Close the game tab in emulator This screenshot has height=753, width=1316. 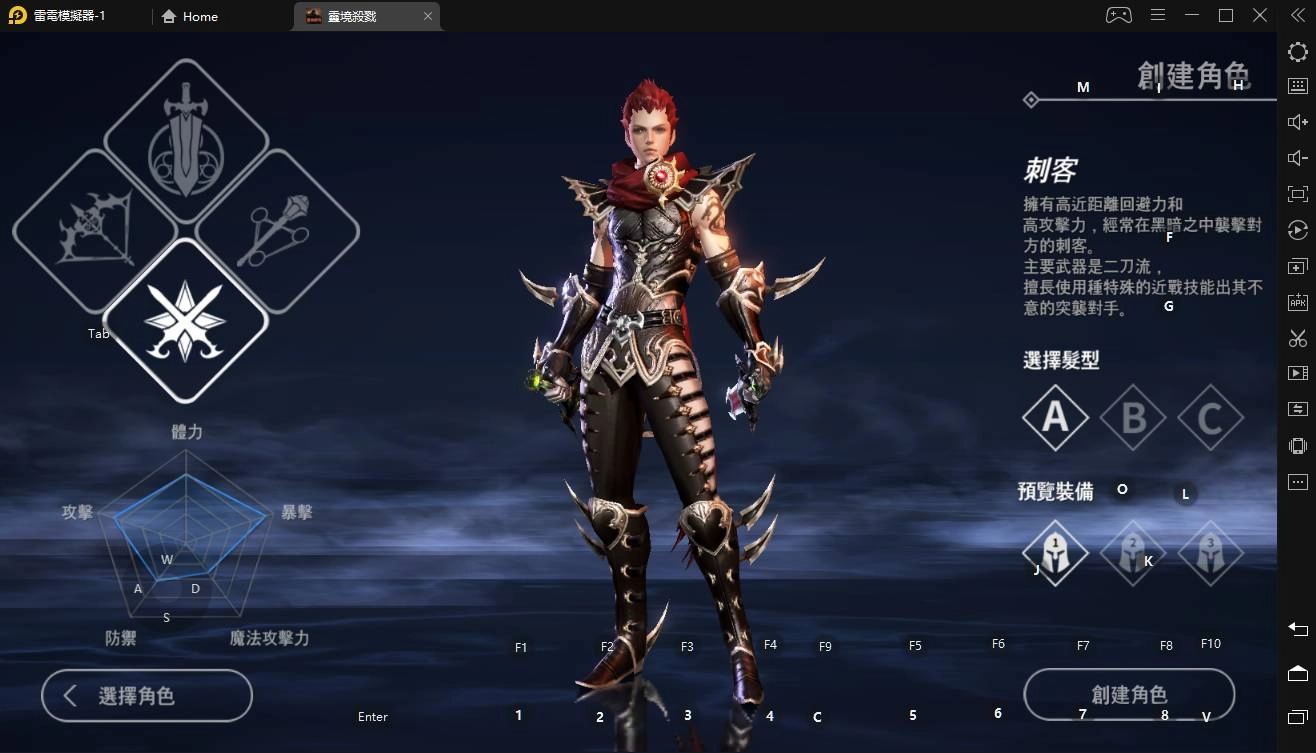click(x=428, y=16)
